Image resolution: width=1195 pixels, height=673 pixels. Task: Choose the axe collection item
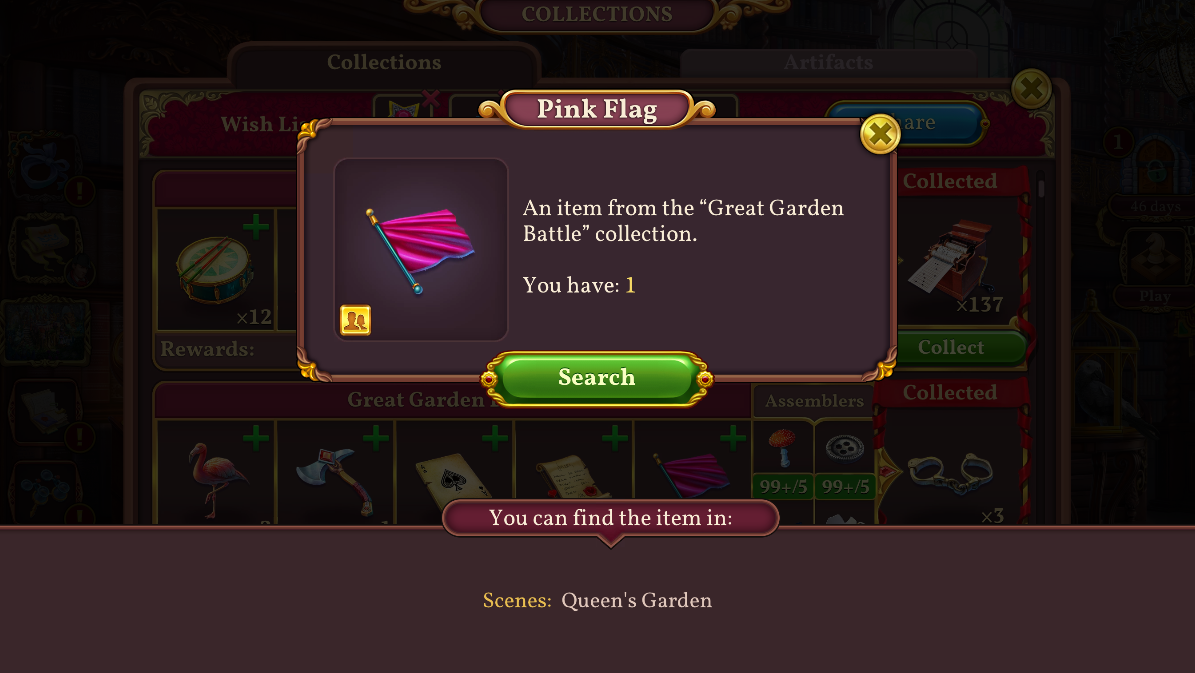click(335, 475)
